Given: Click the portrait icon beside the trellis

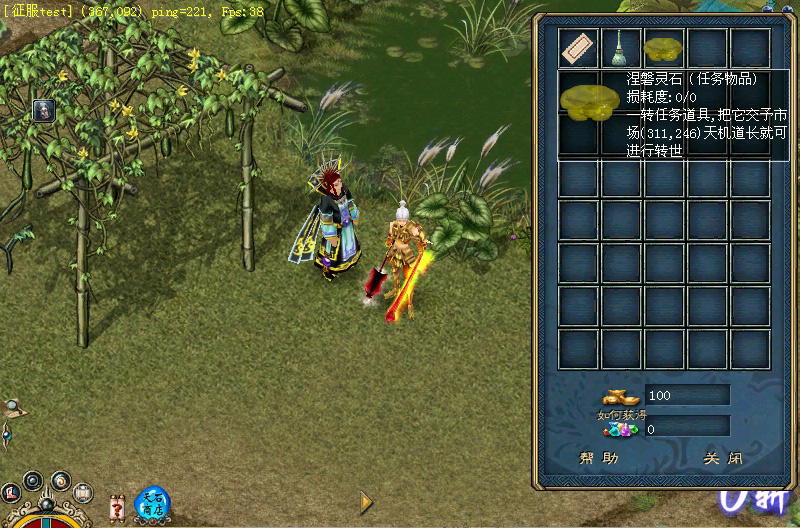Looking at the screenshot, I should pyautogui.click(x=43, y=111).
